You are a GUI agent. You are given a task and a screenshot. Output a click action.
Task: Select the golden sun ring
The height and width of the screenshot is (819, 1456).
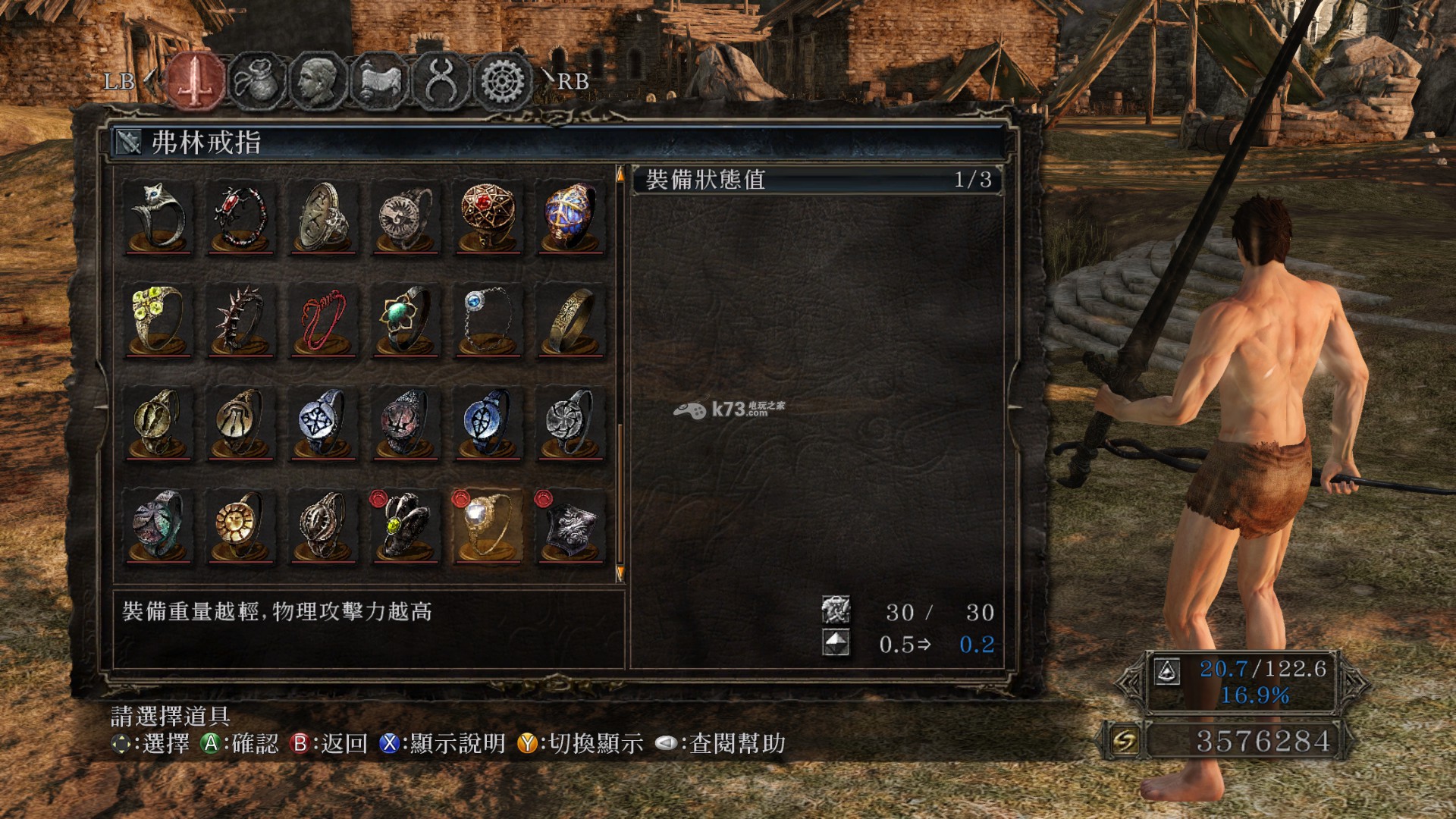coord(240,526)
